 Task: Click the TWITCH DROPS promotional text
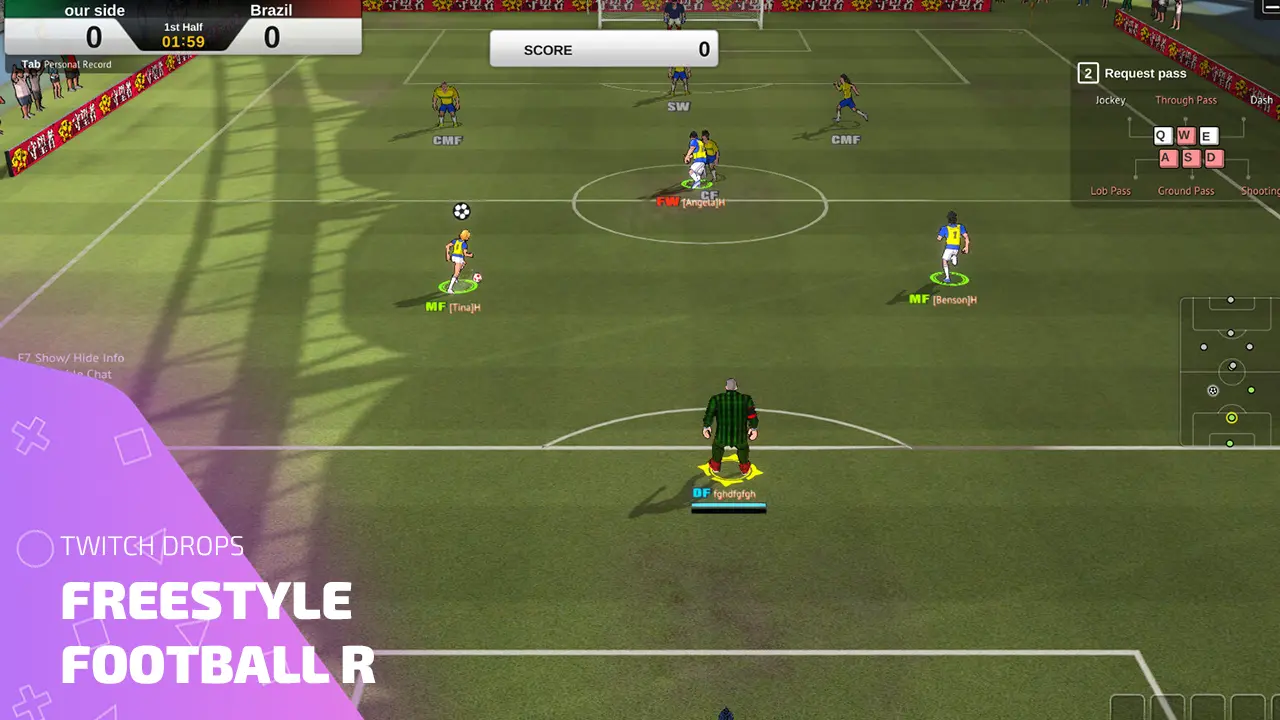153,547
